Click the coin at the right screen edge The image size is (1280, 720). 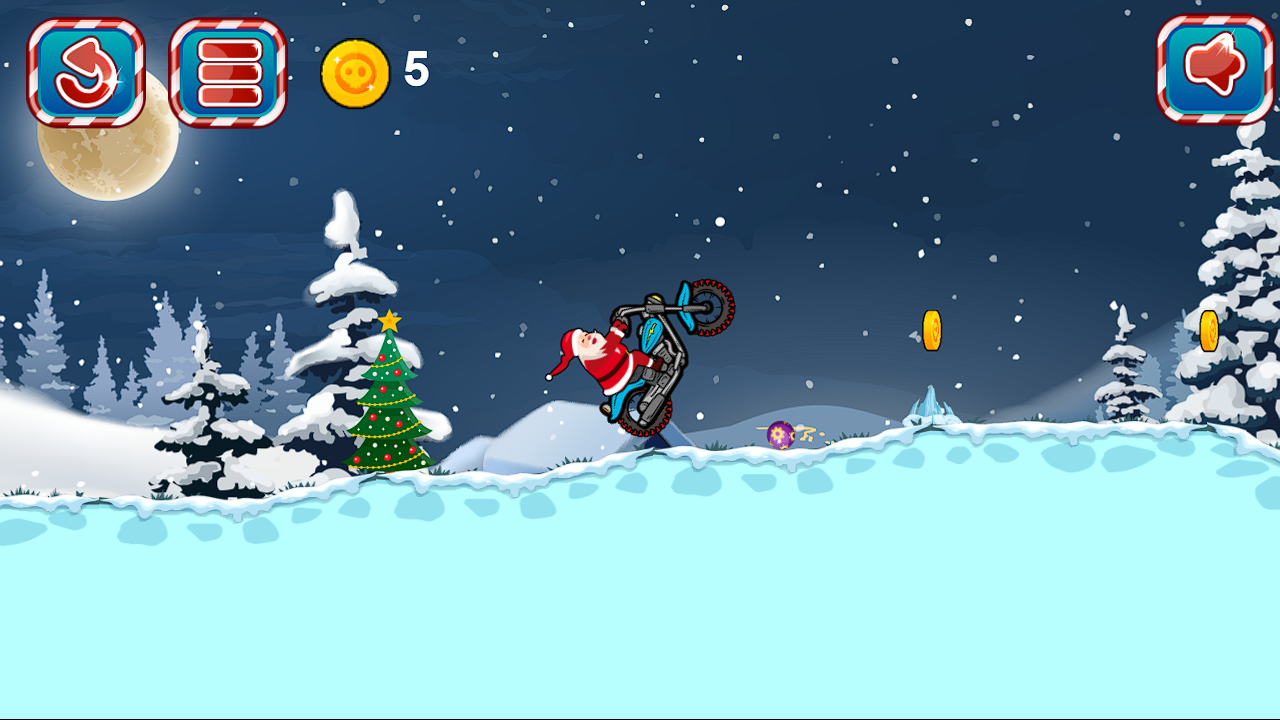[x=1208, y=330]
